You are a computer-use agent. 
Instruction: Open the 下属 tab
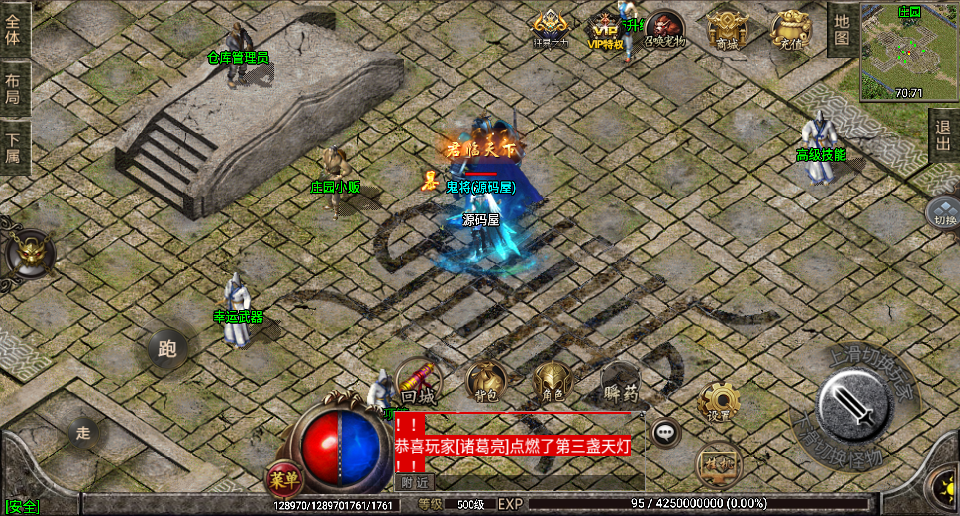[x=14, y=147]
